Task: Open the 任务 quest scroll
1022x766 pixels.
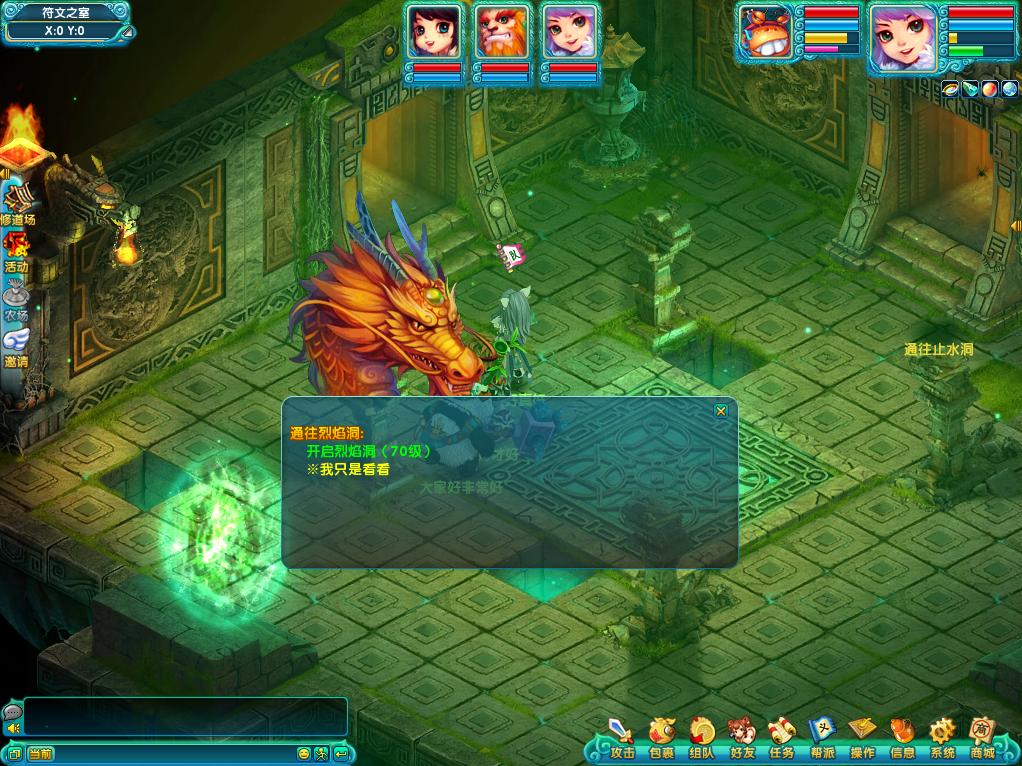Action: click(x=782, y=738)
